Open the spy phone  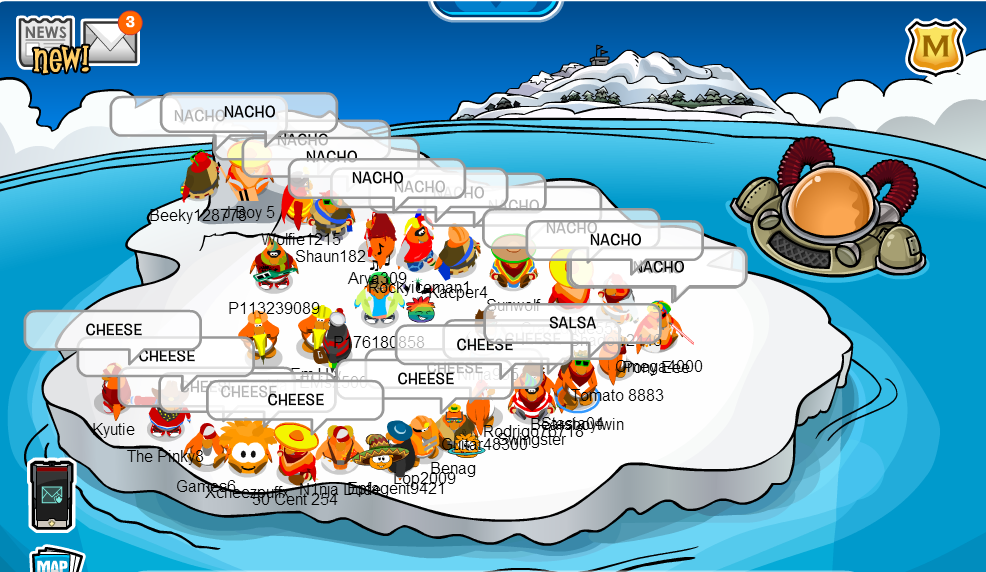tap(51, 494)
